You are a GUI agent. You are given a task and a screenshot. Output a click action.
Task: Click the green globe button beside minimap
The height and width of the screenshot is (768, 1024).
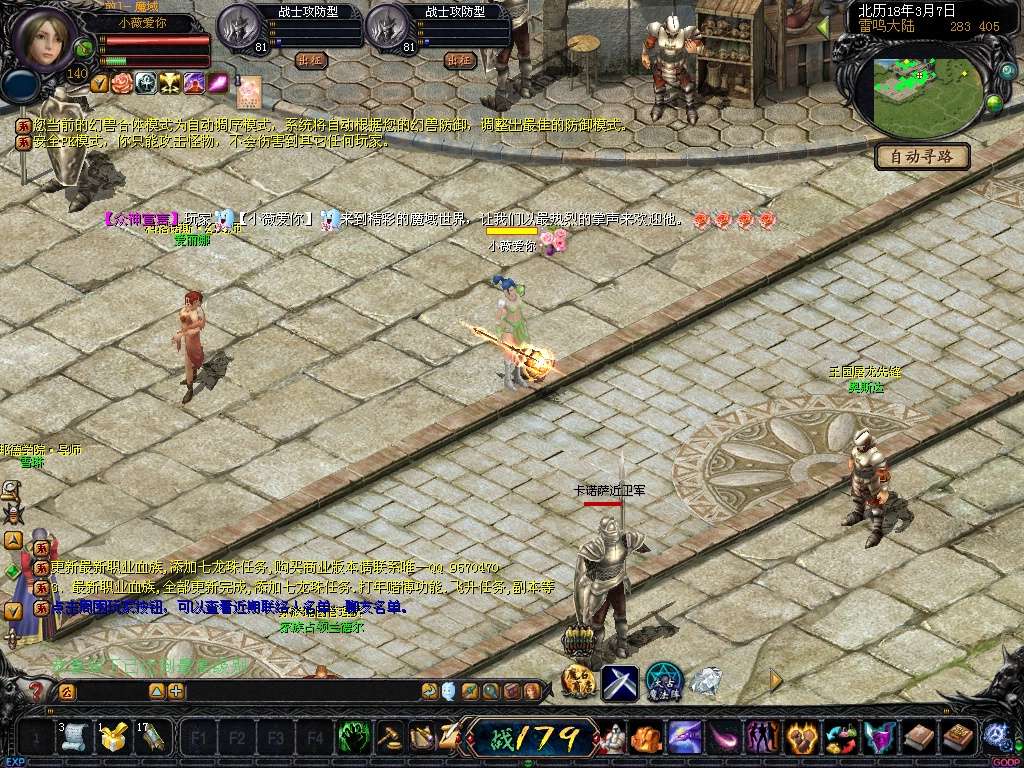click(x=994, y=102)
